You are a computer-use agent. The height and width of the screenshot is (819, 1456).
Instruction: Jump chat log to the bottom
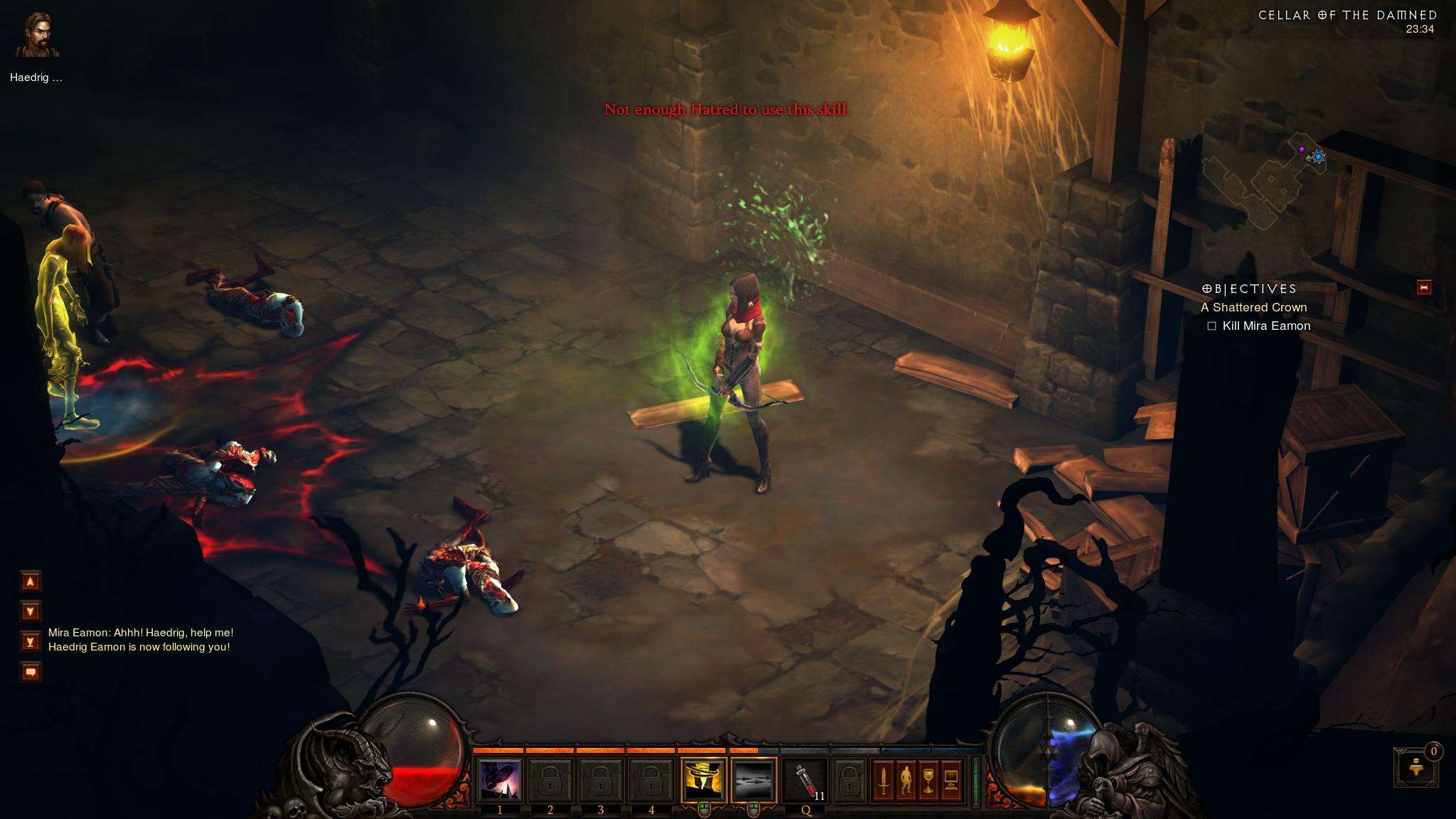[31, 642]
